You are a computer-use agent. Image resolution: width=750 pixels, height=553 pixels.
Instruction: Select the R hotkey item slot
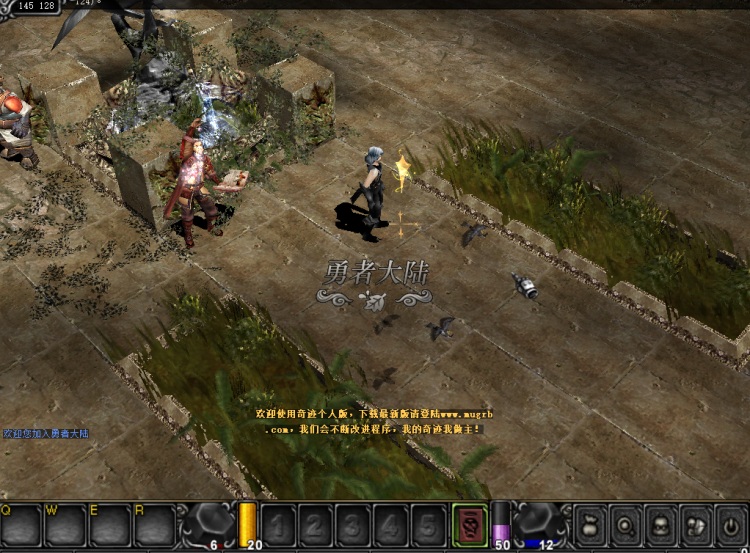tap(154, 525)
